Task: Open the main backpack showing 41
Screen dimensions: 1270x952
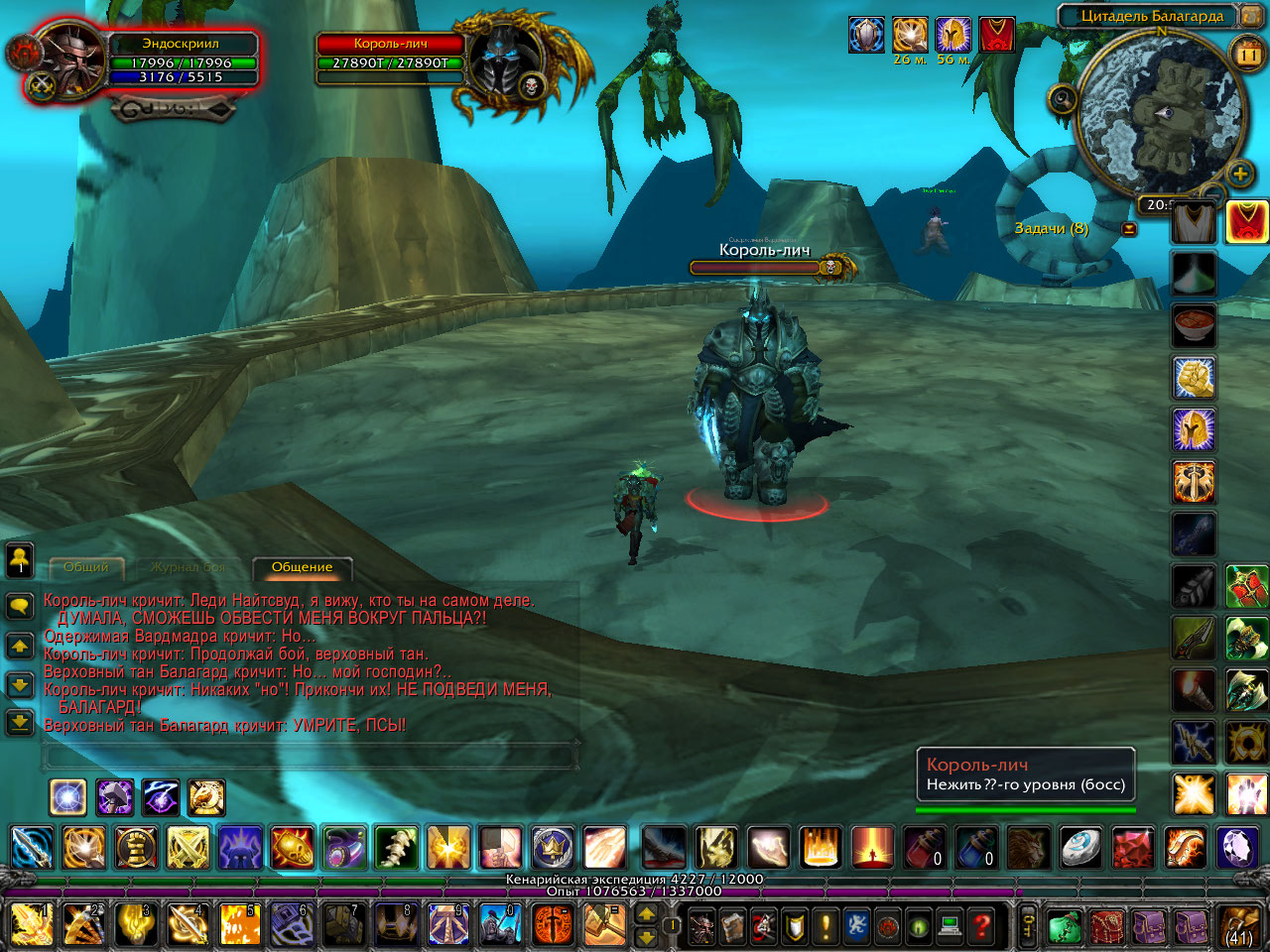Action: click(1238, 926)
